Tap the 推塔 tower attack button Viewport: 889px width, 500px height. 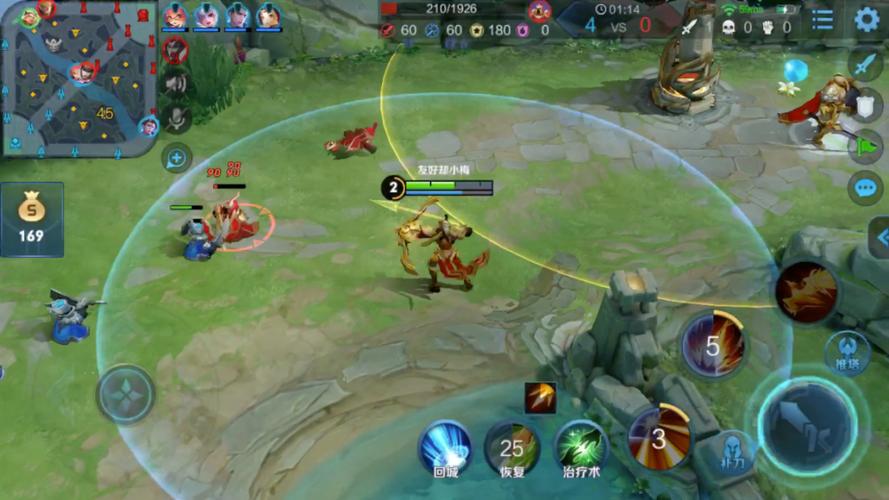click(846, 352)
